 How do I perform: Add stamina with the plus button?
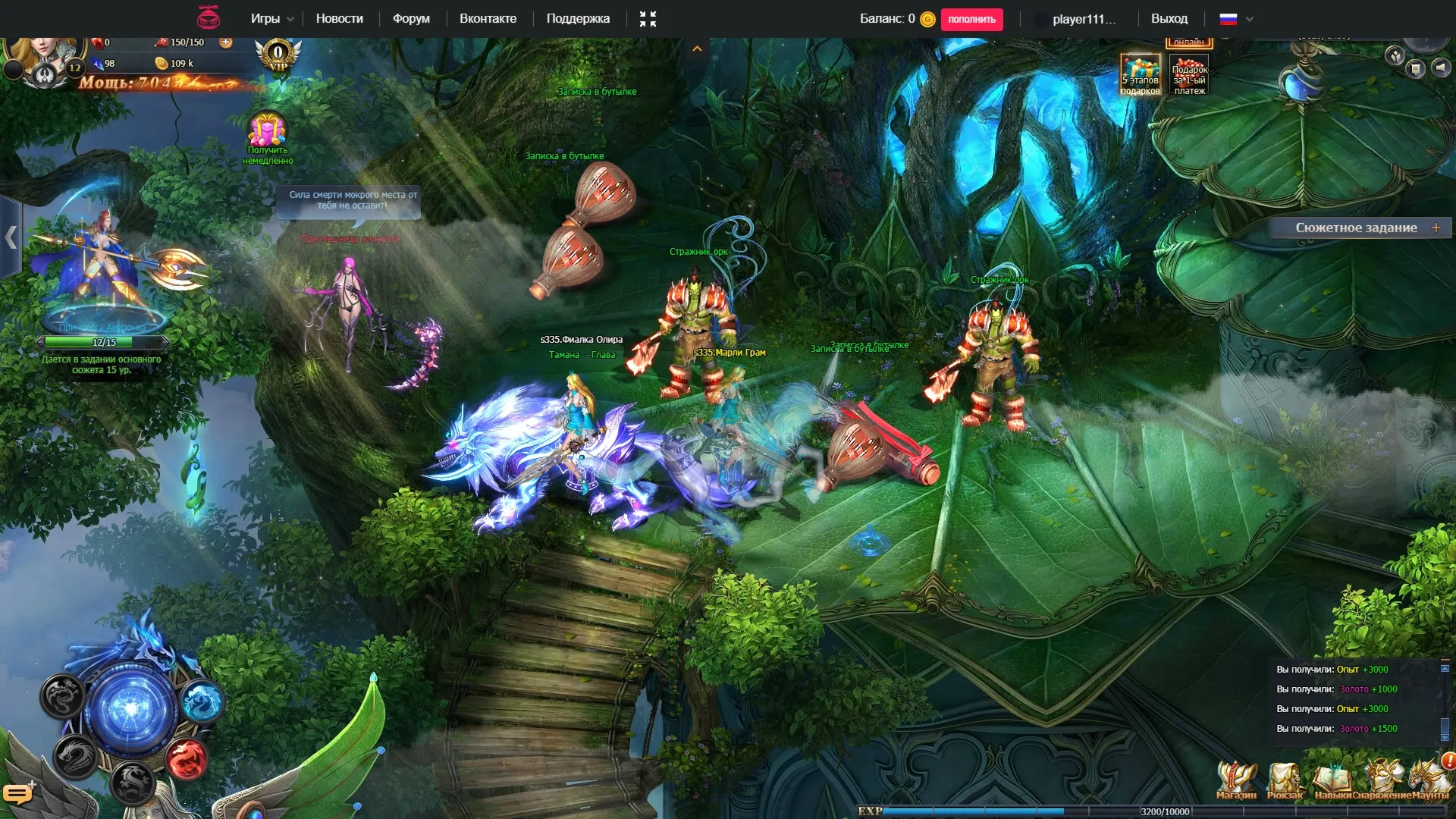tap(226, 42)
